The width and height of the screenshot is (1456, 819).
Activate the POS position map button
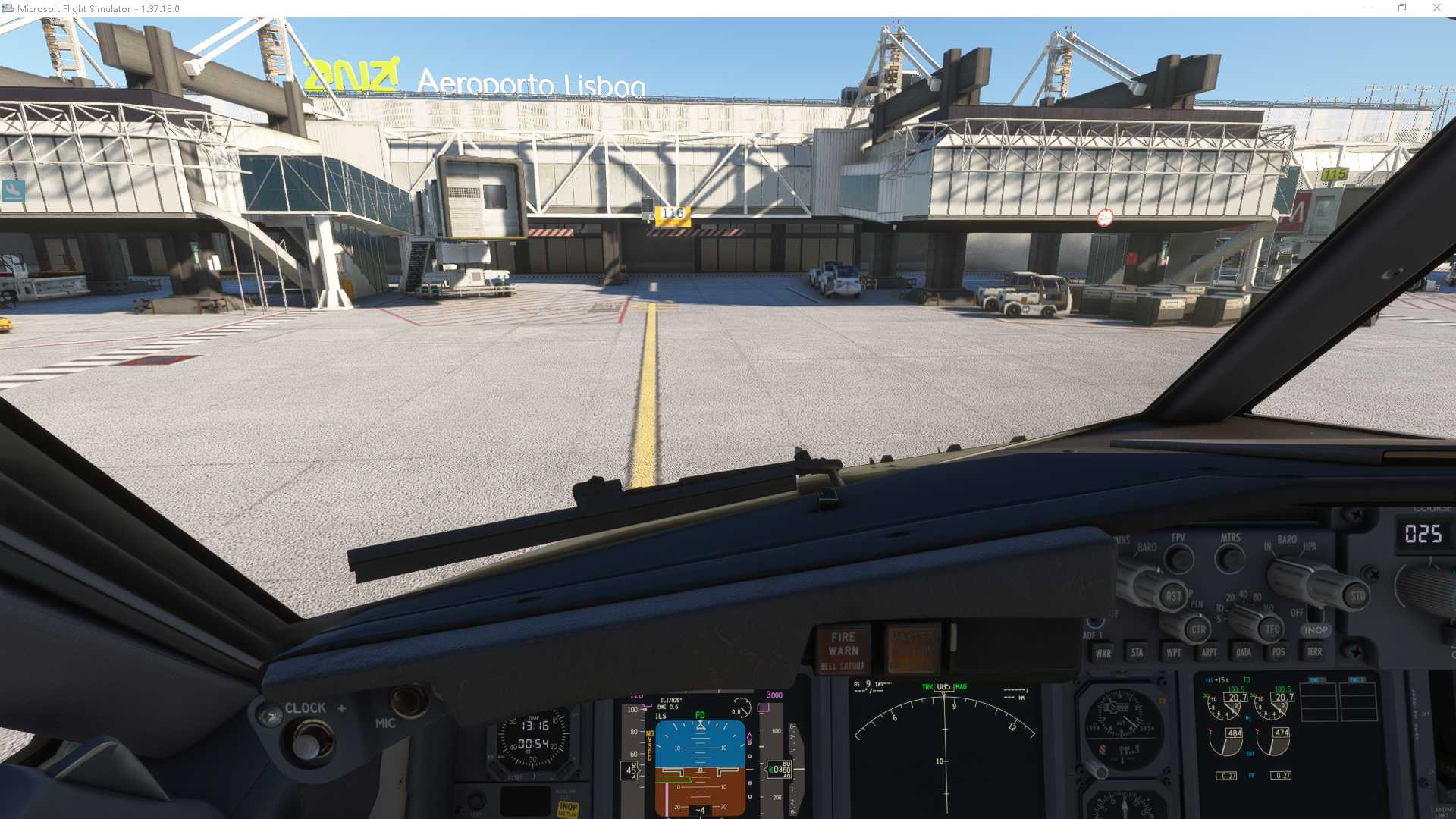1279,651
